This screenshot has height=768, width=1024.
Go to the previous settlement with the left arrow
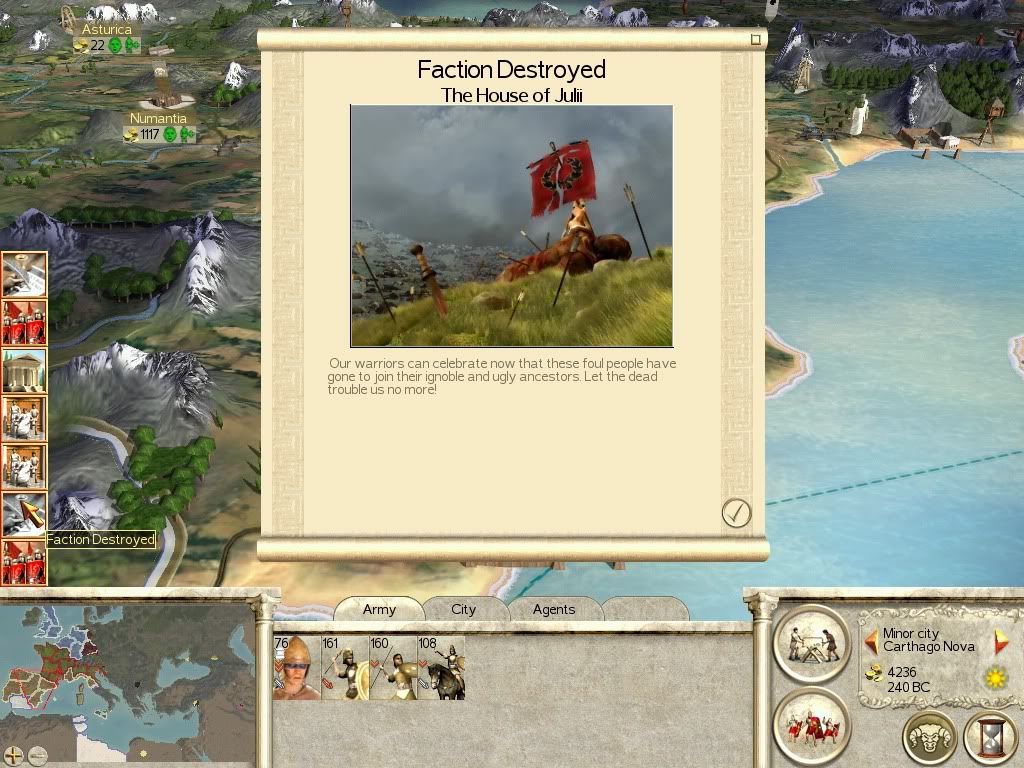pos(872,640)
